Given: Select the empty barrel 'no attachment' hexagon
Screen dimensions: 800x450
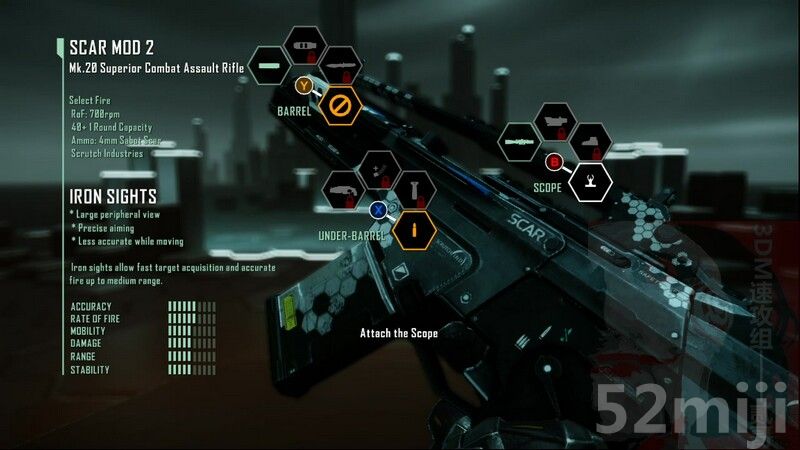Looking at the screenshot, I should pyautogui.click(x=340, y=103).
